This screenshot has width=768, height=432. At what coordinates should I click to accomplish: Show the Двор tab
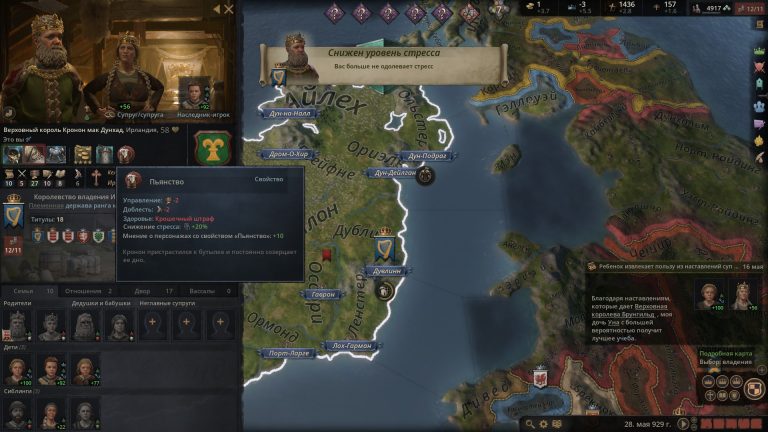pyautogui.click(x=140, y=291)
